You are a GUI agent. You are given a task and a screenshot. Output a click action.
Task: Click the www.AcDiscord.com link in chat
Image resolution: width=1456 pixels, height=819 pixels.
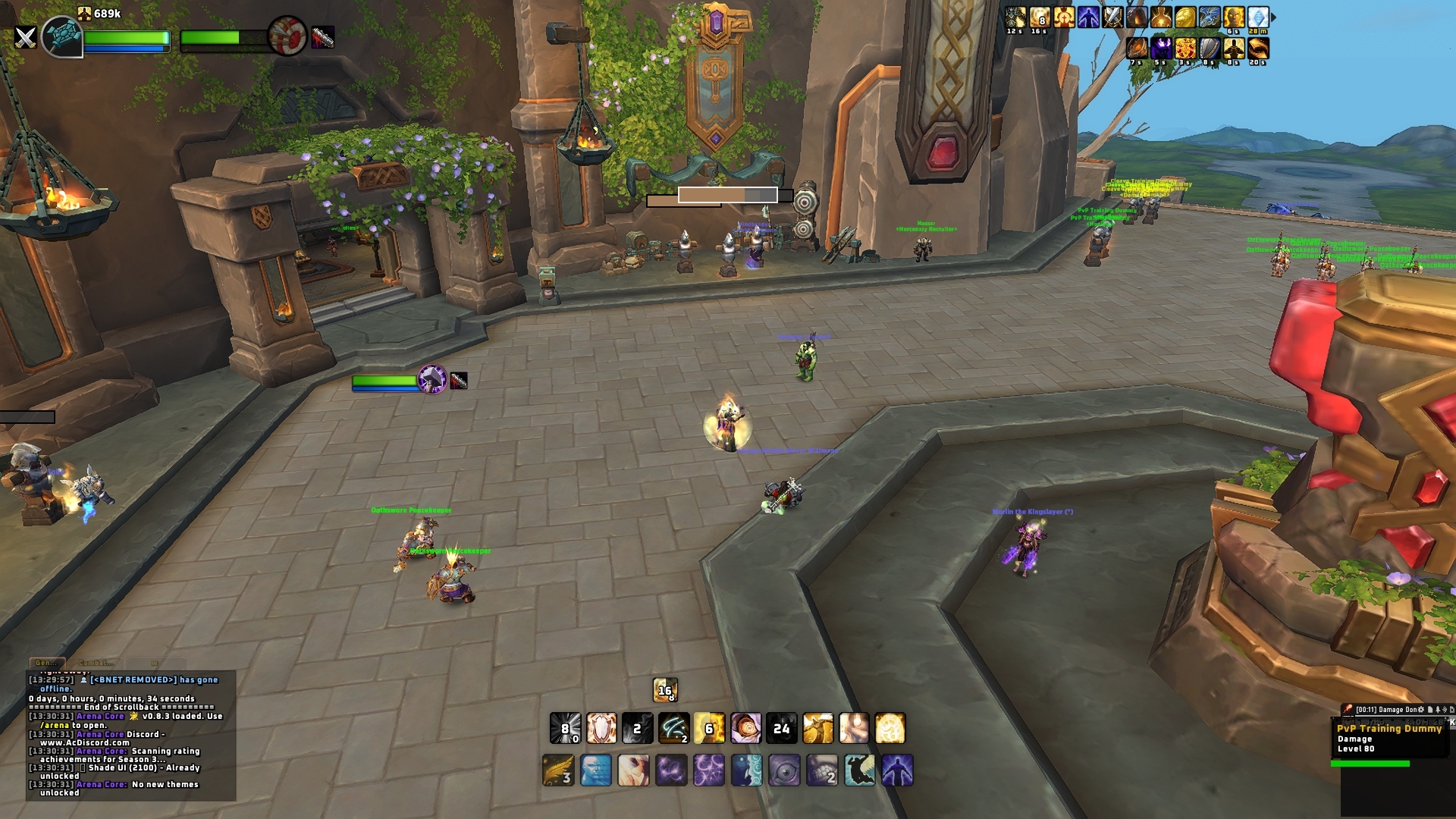[x=85, y=742]
